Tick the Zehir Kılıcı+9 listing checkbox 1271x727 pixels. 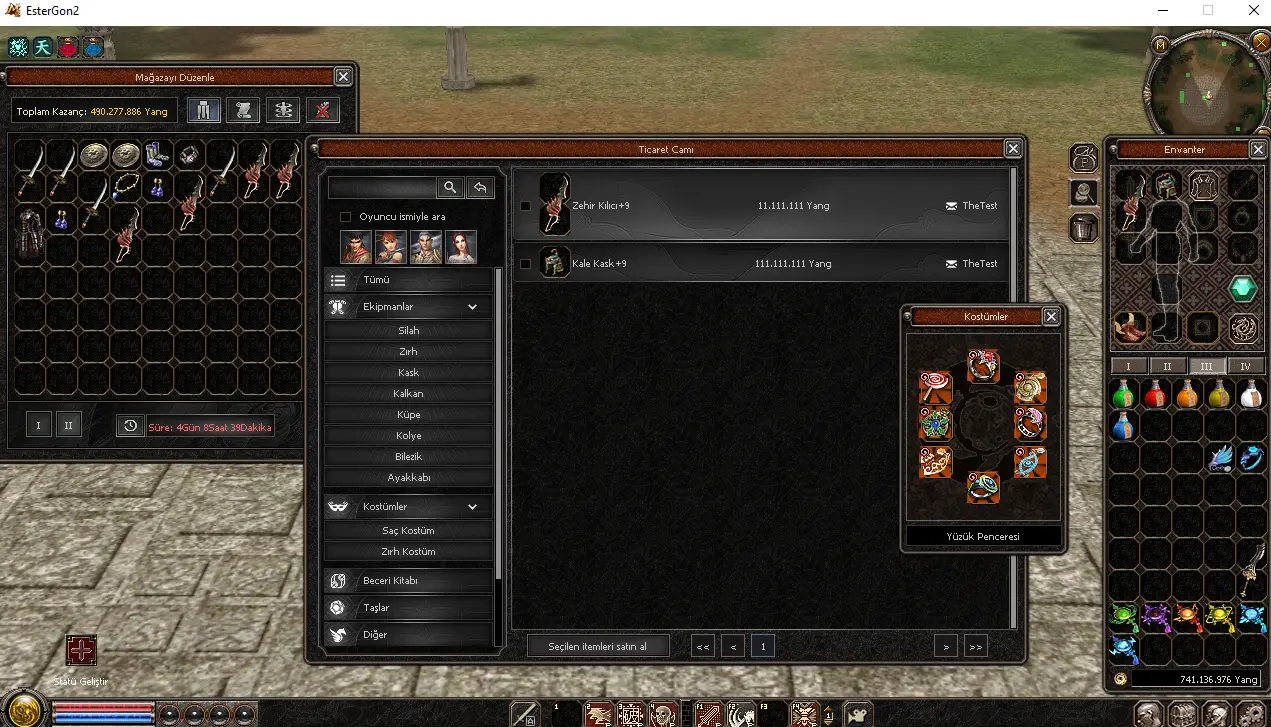pos(526,206)
